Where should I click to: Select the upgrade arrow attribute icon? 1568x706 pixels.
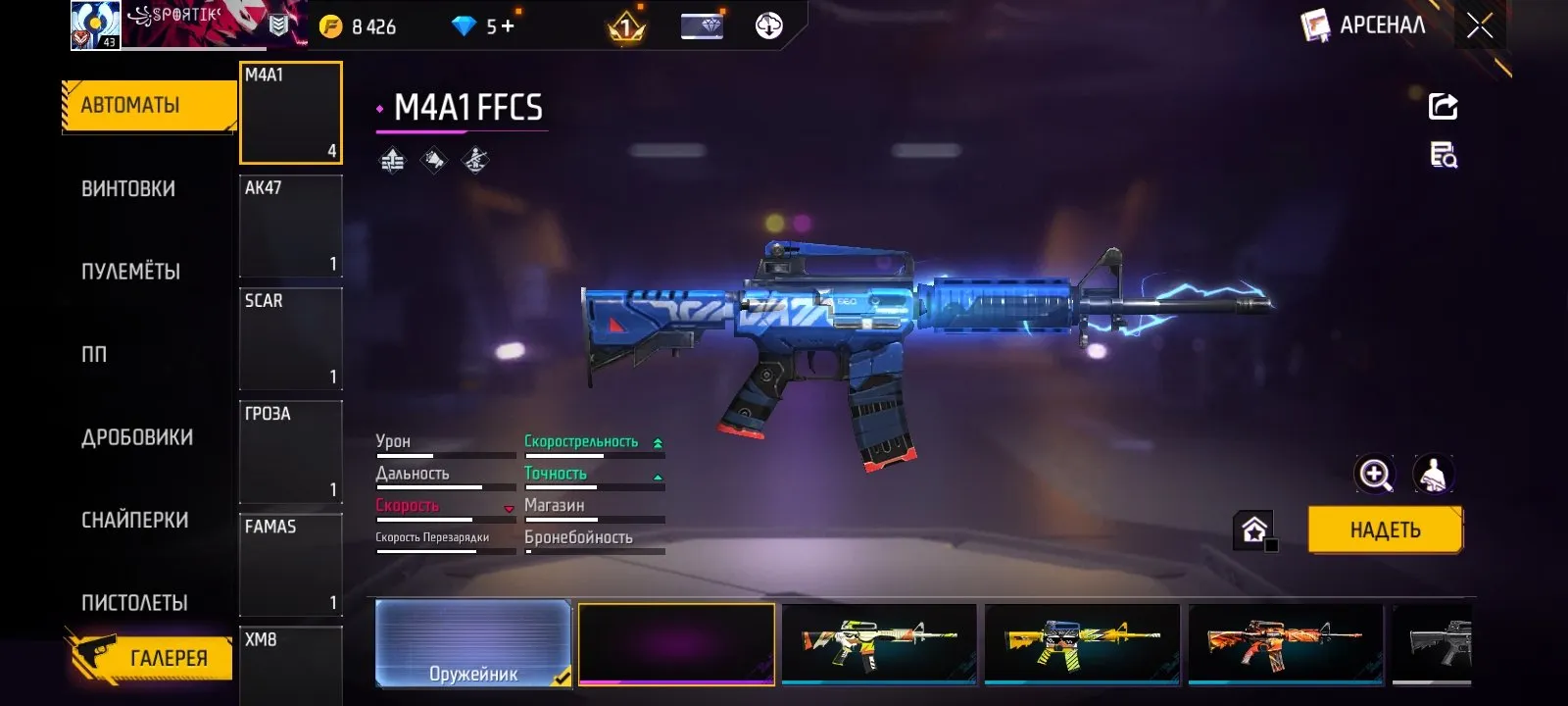391,159
